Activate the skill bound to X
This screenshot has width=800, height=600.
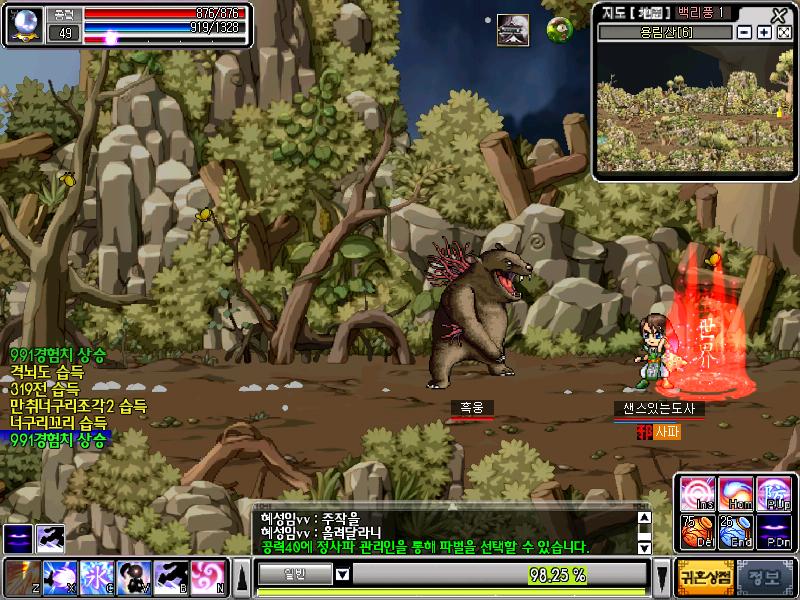pyautogui.click(x=58, y=577)
